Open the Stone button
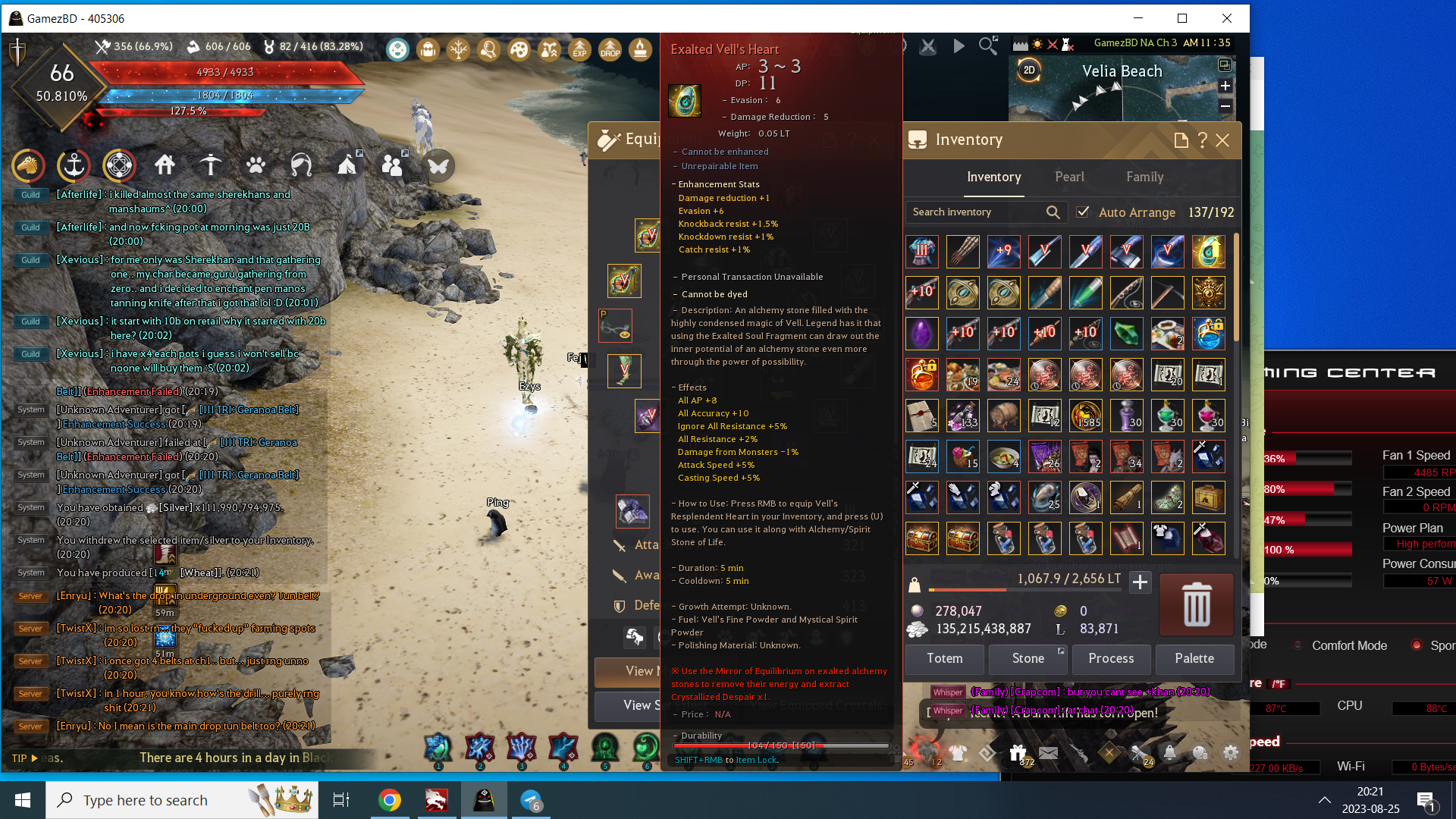Screen dimensions: 1456x819 pos(1028,658)
